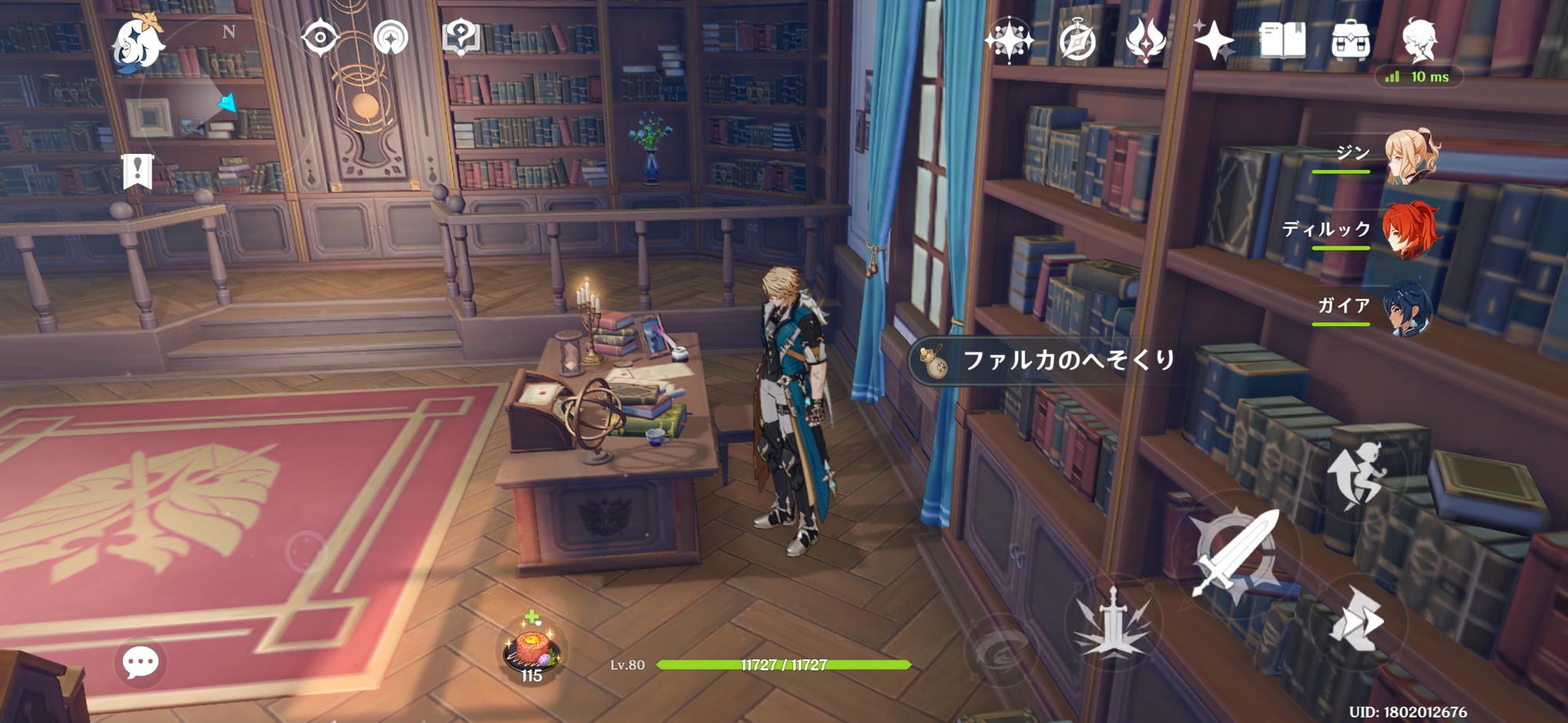Open the Paimon menu

138,42
